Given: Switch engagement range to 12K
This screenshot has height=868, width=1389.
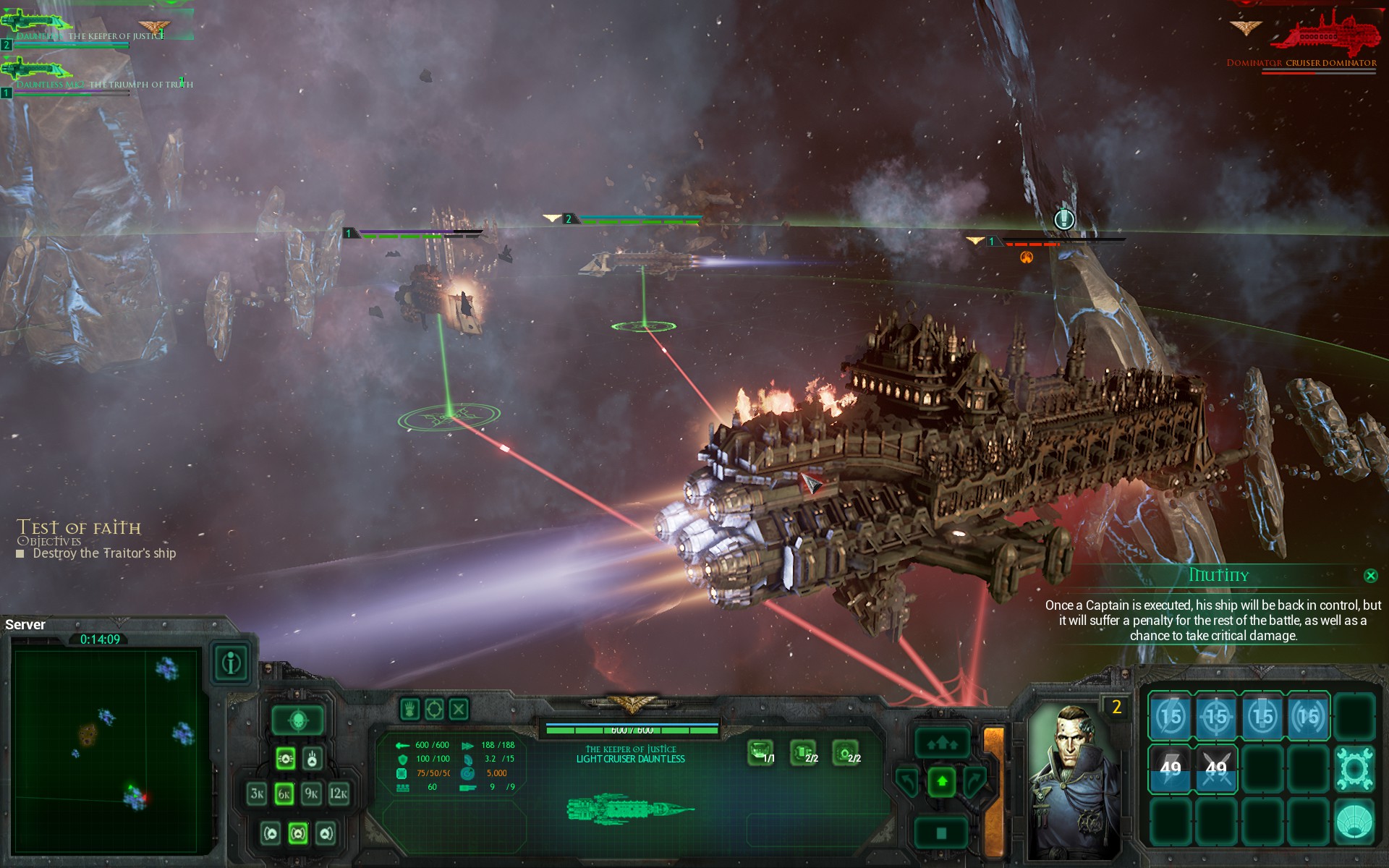Looking at the screenshot, I should 339,793.
